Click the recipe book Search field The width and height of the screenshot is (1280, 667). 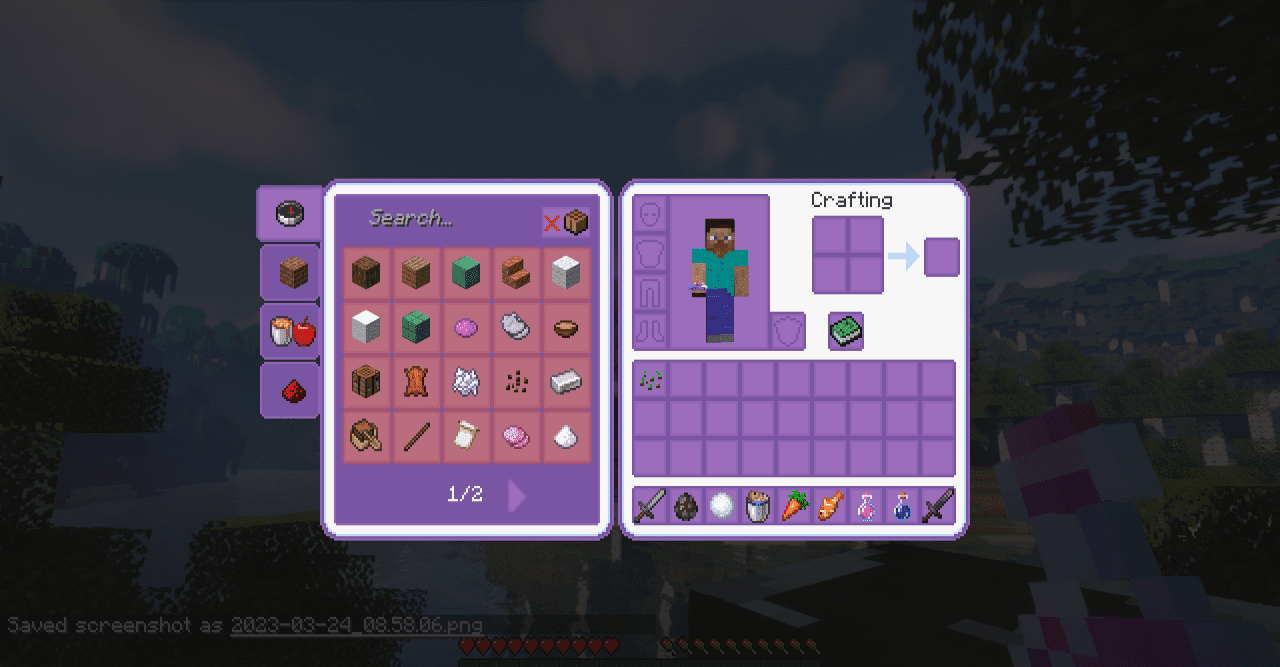click(440, 219)
